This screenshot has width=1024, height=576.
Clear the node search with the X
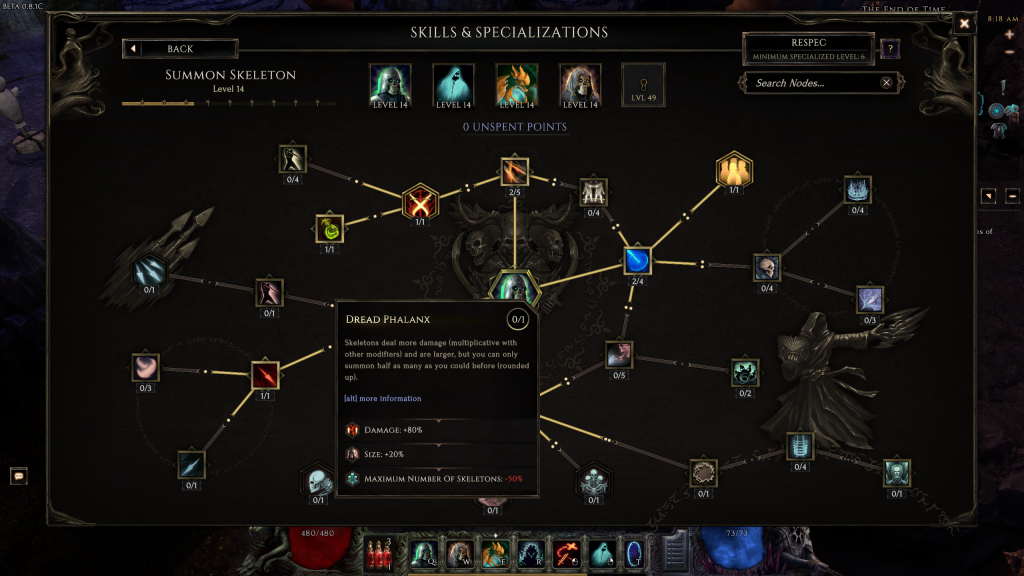[886, 83]
